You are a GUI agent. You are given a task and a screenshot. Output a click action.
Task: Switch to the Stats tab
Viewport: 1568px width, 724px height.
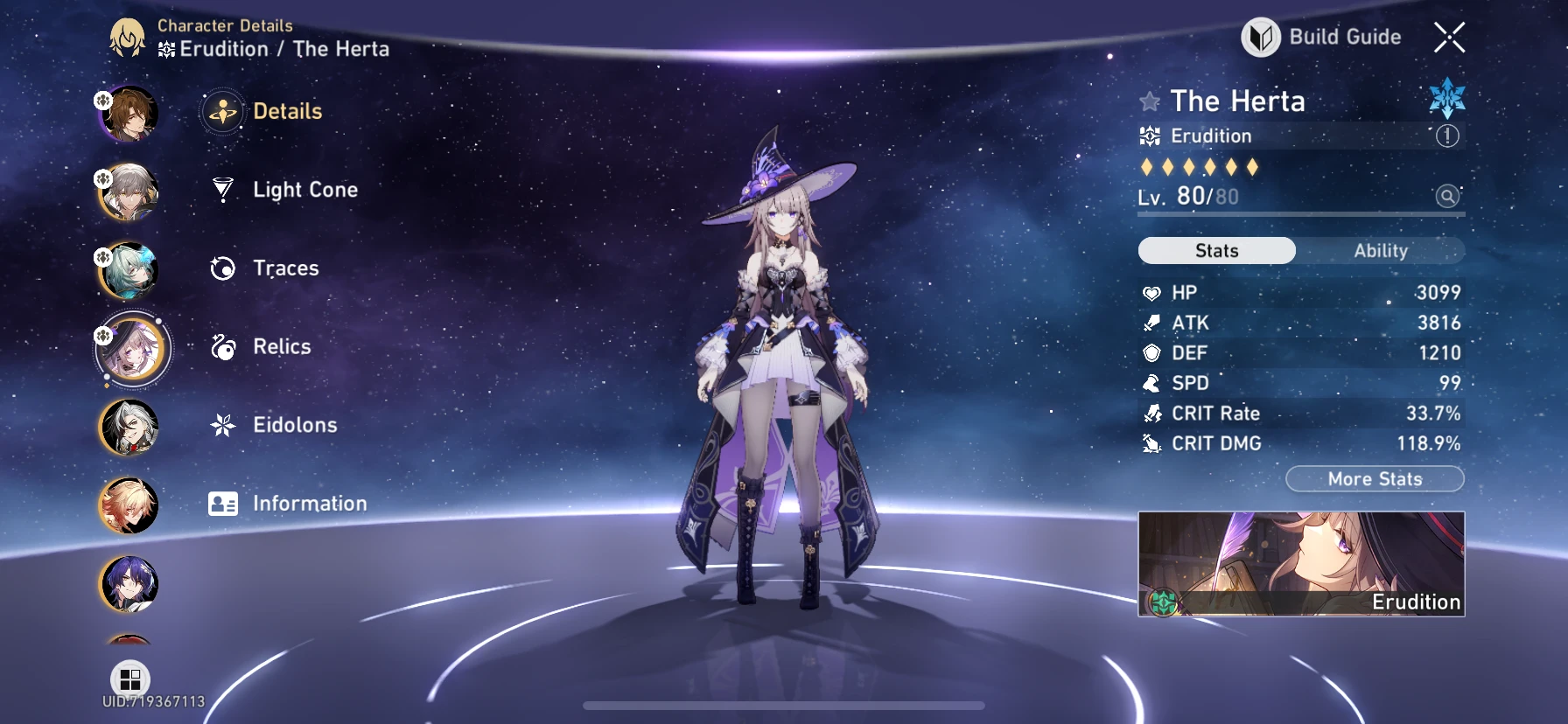click(1215, 251)
